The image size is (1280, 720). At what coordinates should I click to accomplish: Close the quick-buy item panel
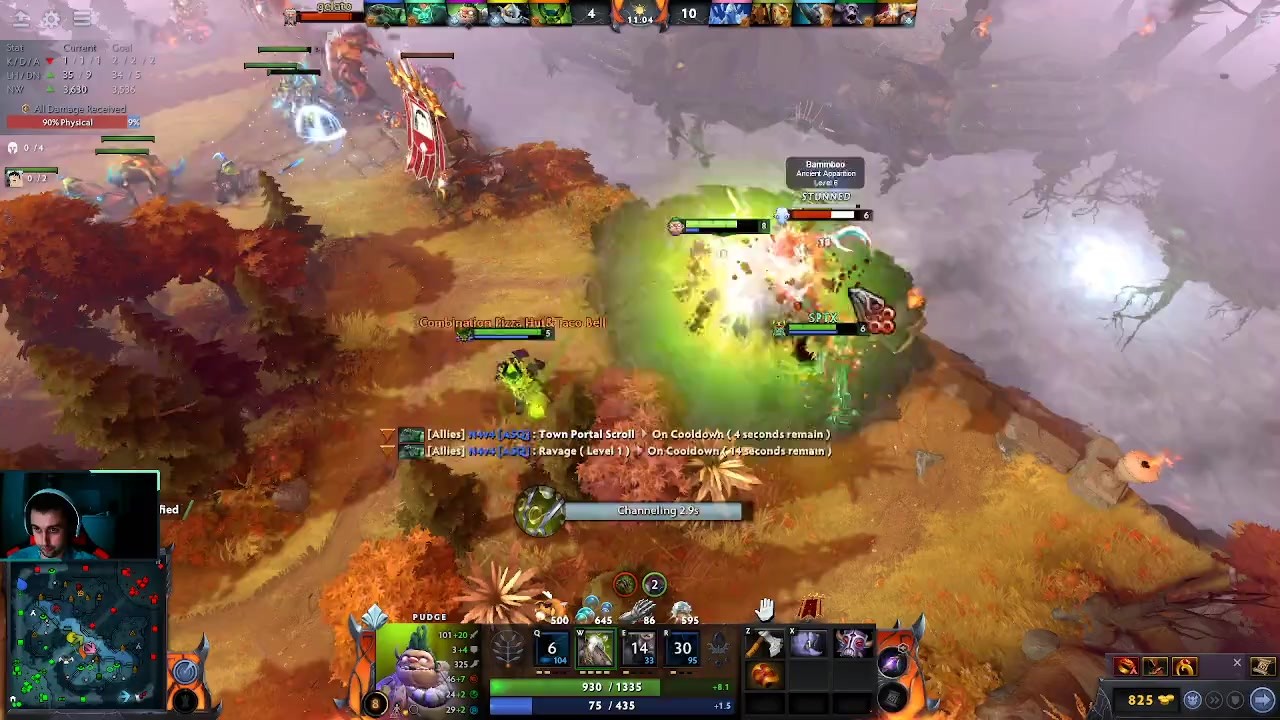tap(1237, 663)
